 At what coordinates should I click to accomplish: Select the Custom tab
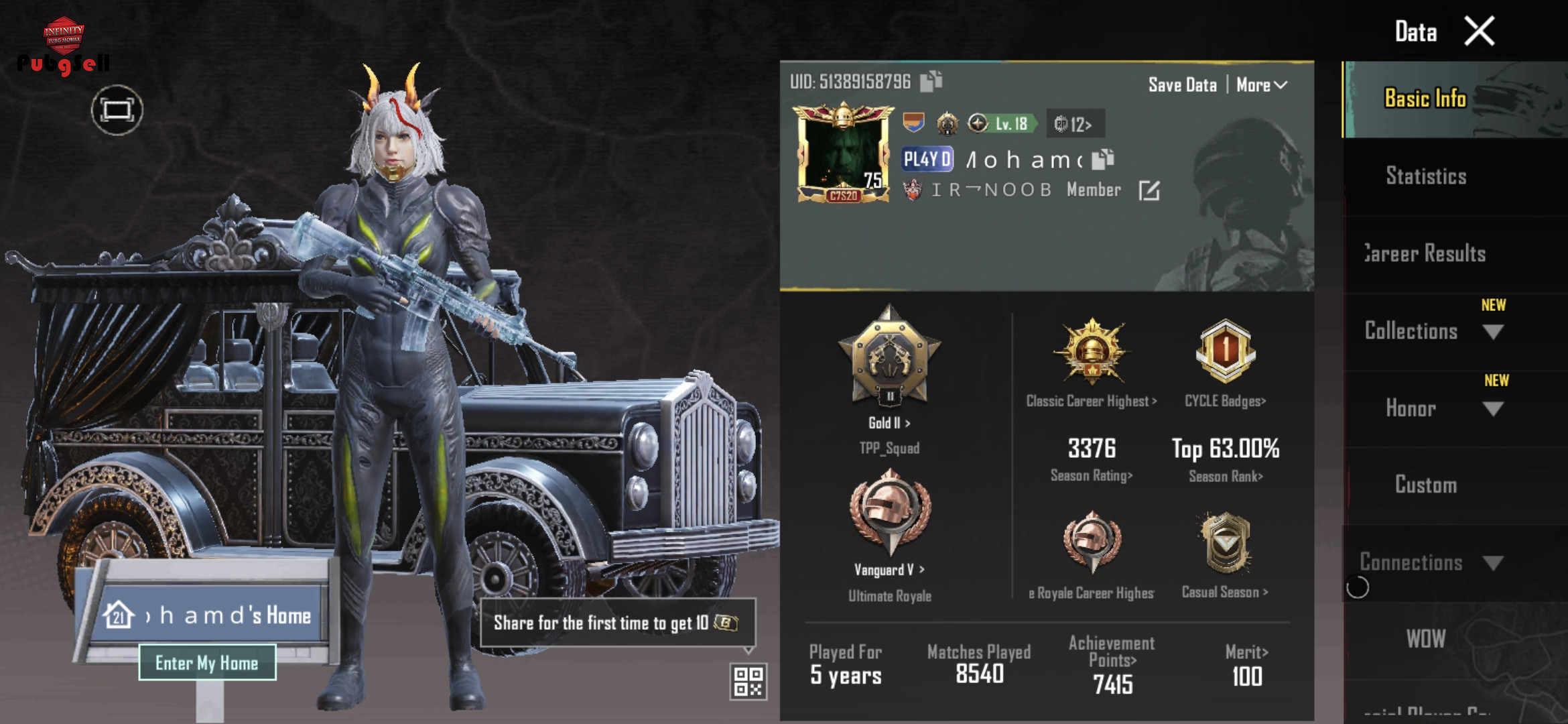coord(1426,485)
